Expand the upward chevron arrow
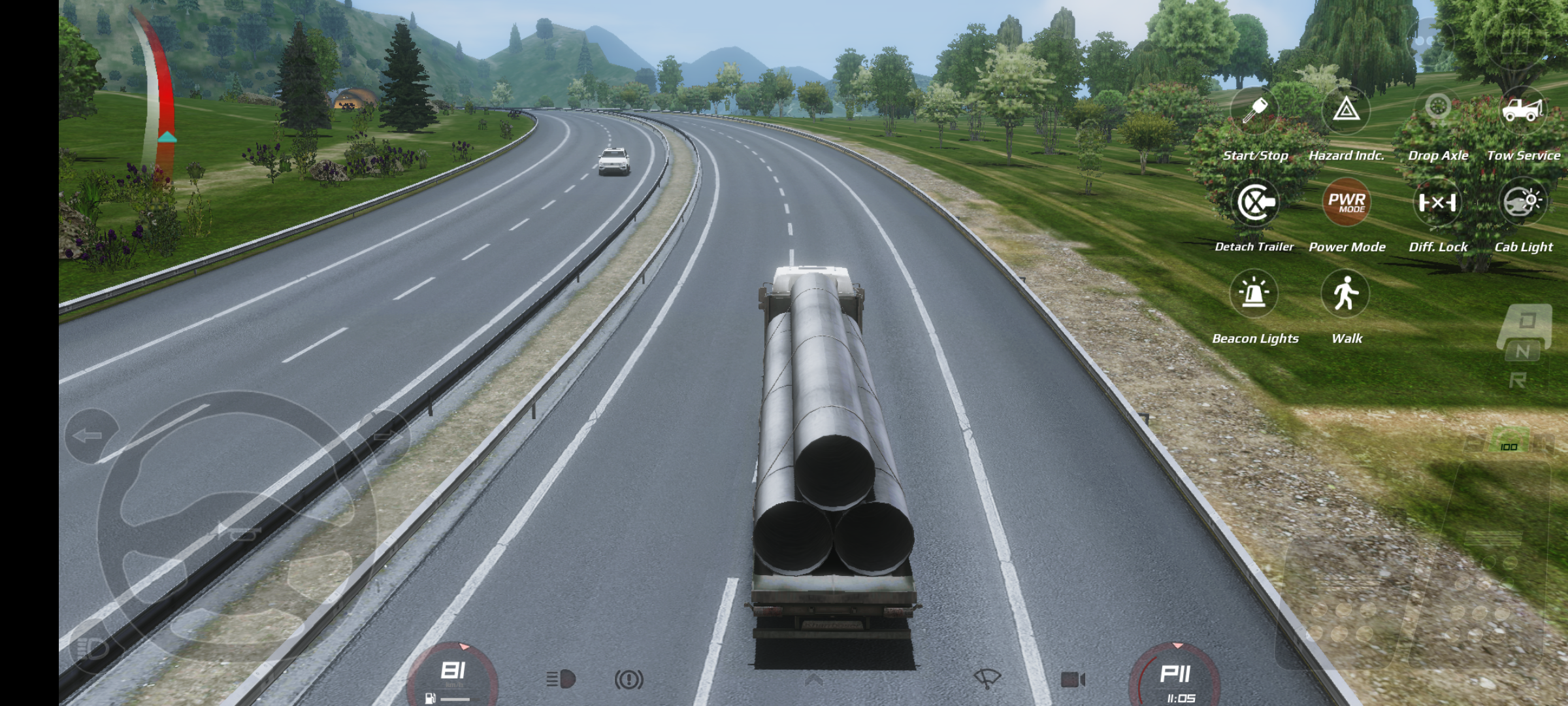 pos(813,681)
